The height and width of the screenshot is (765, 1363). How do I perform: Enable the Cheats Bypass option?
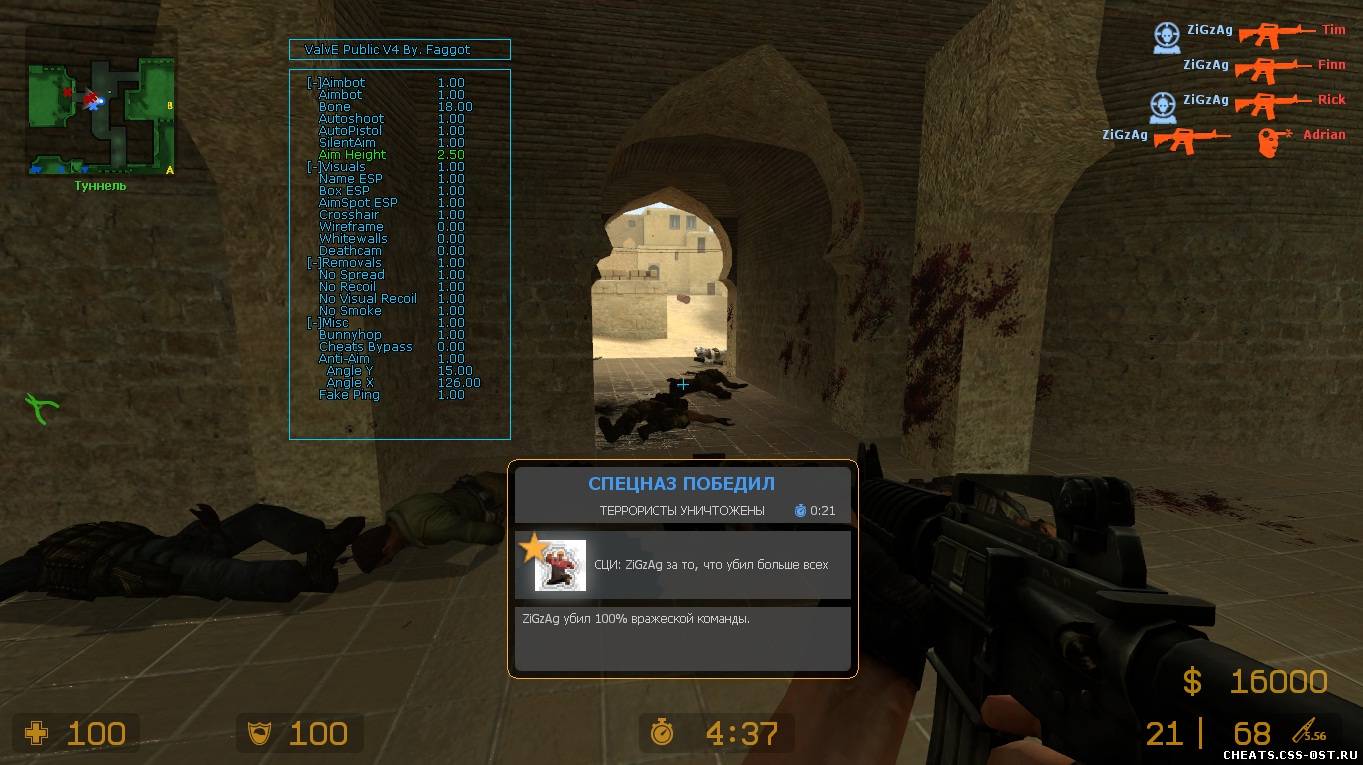(365, 347)
